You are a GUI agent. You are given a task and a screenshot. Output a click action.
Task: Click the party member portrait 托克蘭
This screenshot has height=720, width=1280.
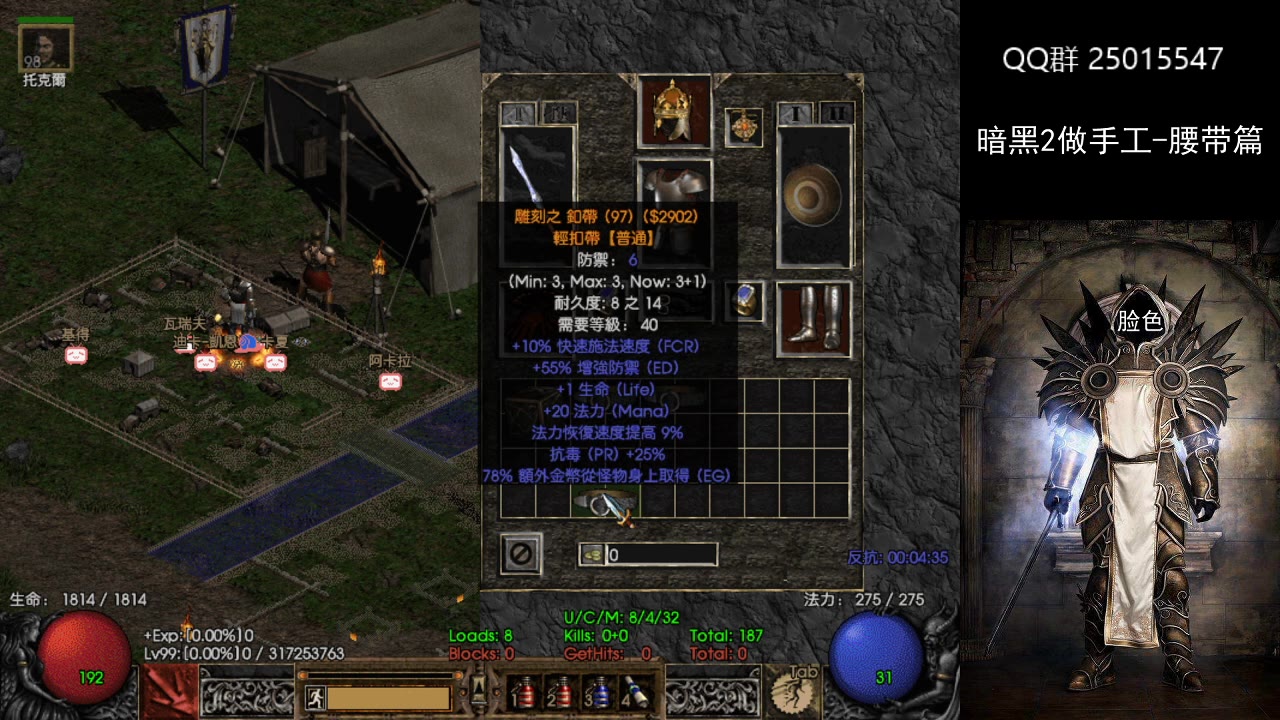[x=45, y=47]
